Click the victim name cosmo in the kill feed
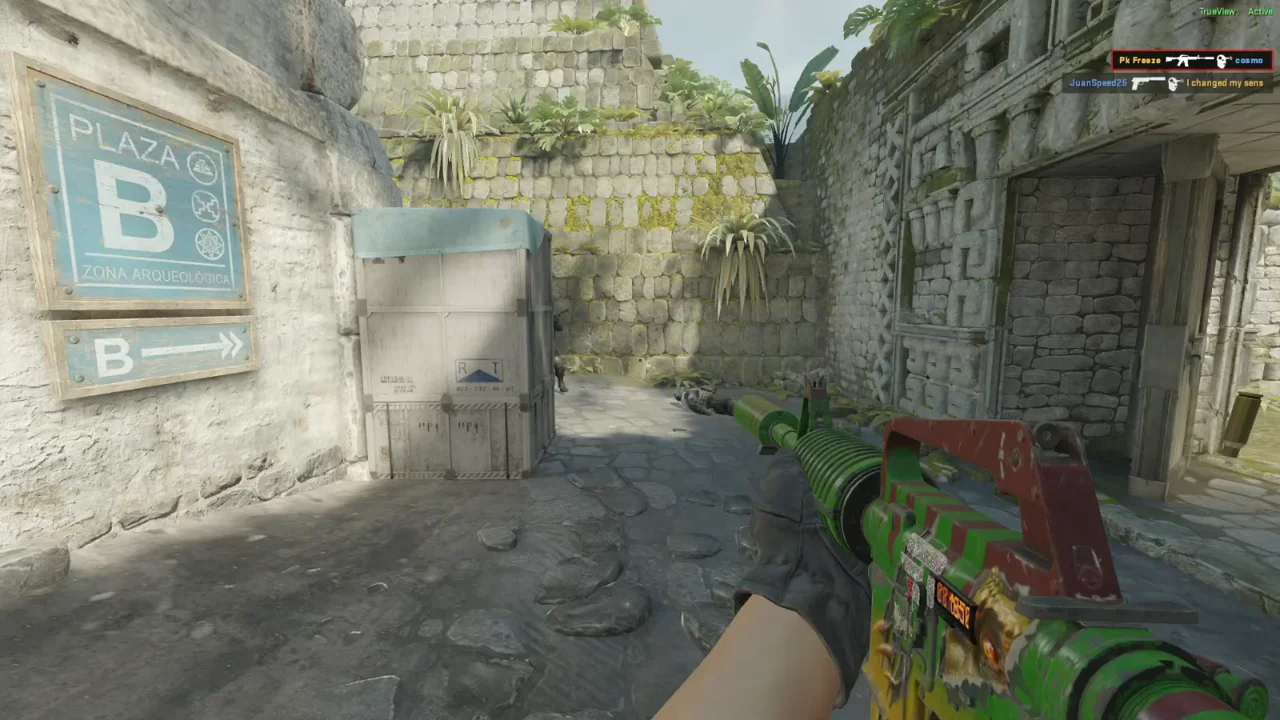Image resolution: width=1280 pixels, height=720 pixels. pos(1249,61)
